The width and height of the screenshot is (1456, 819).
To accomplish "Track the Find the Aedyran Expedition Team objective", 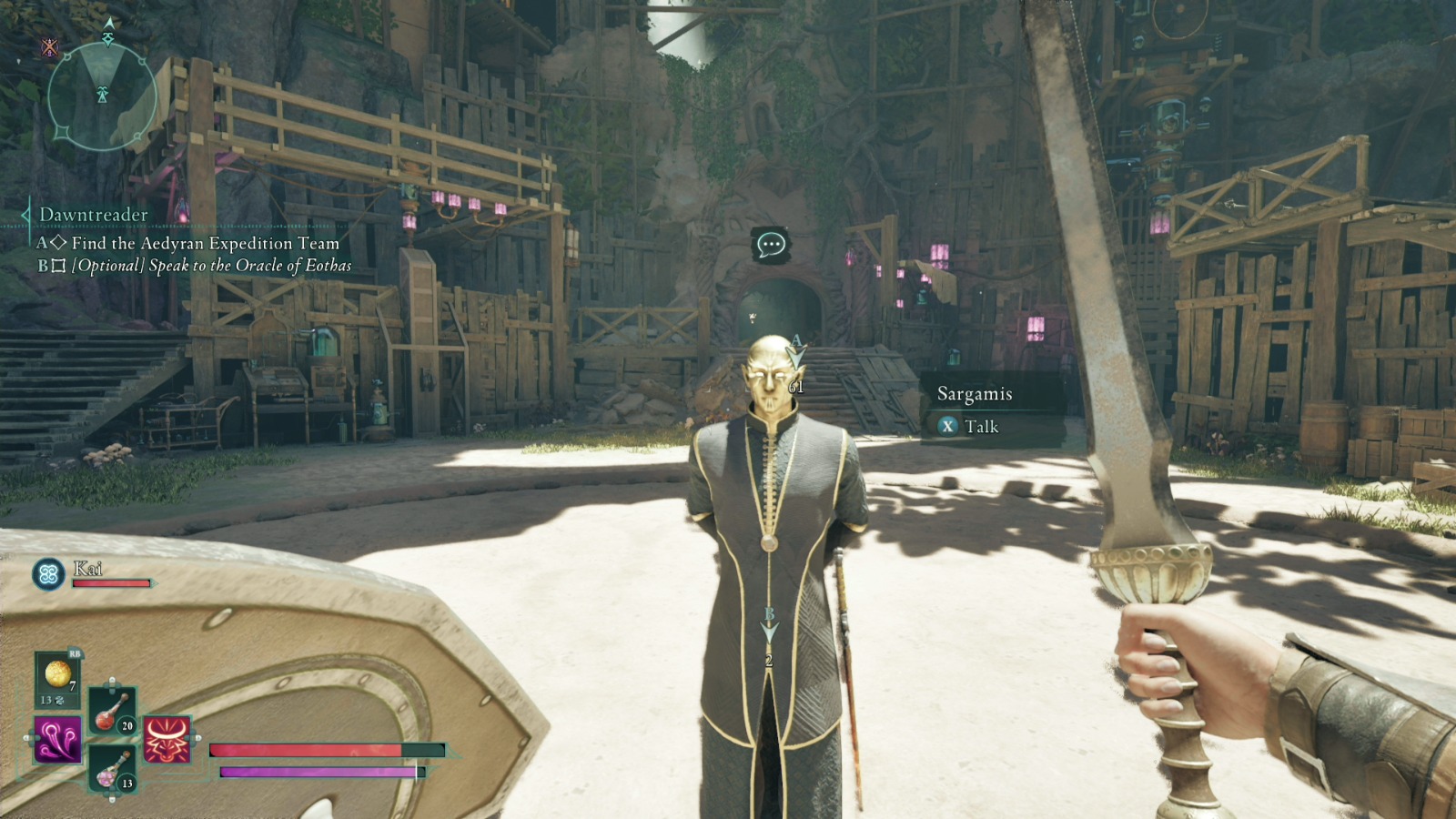I will (205, 243).
